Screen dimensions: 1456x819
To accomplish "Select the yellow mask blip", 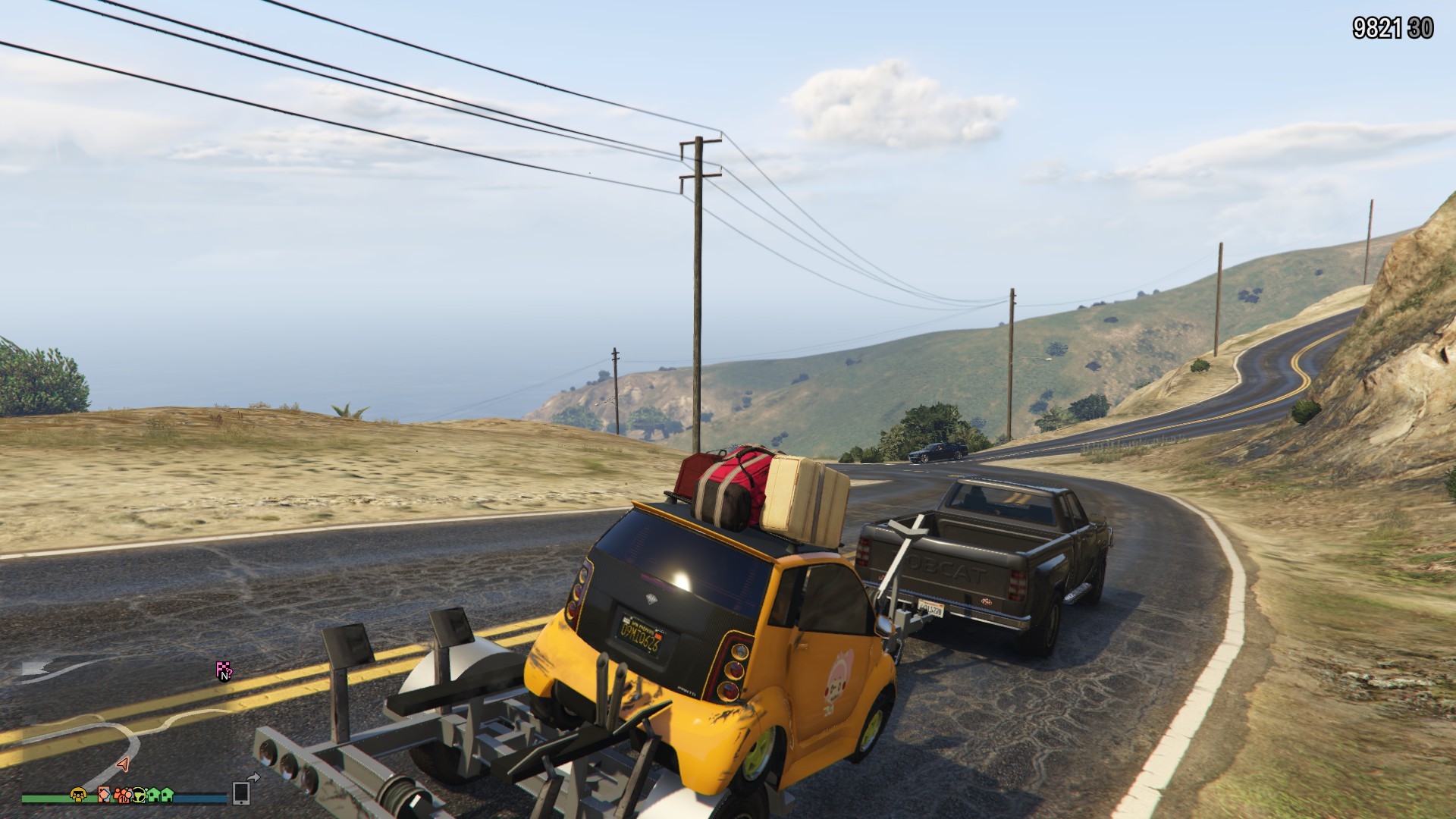I will tap(79, 794).
